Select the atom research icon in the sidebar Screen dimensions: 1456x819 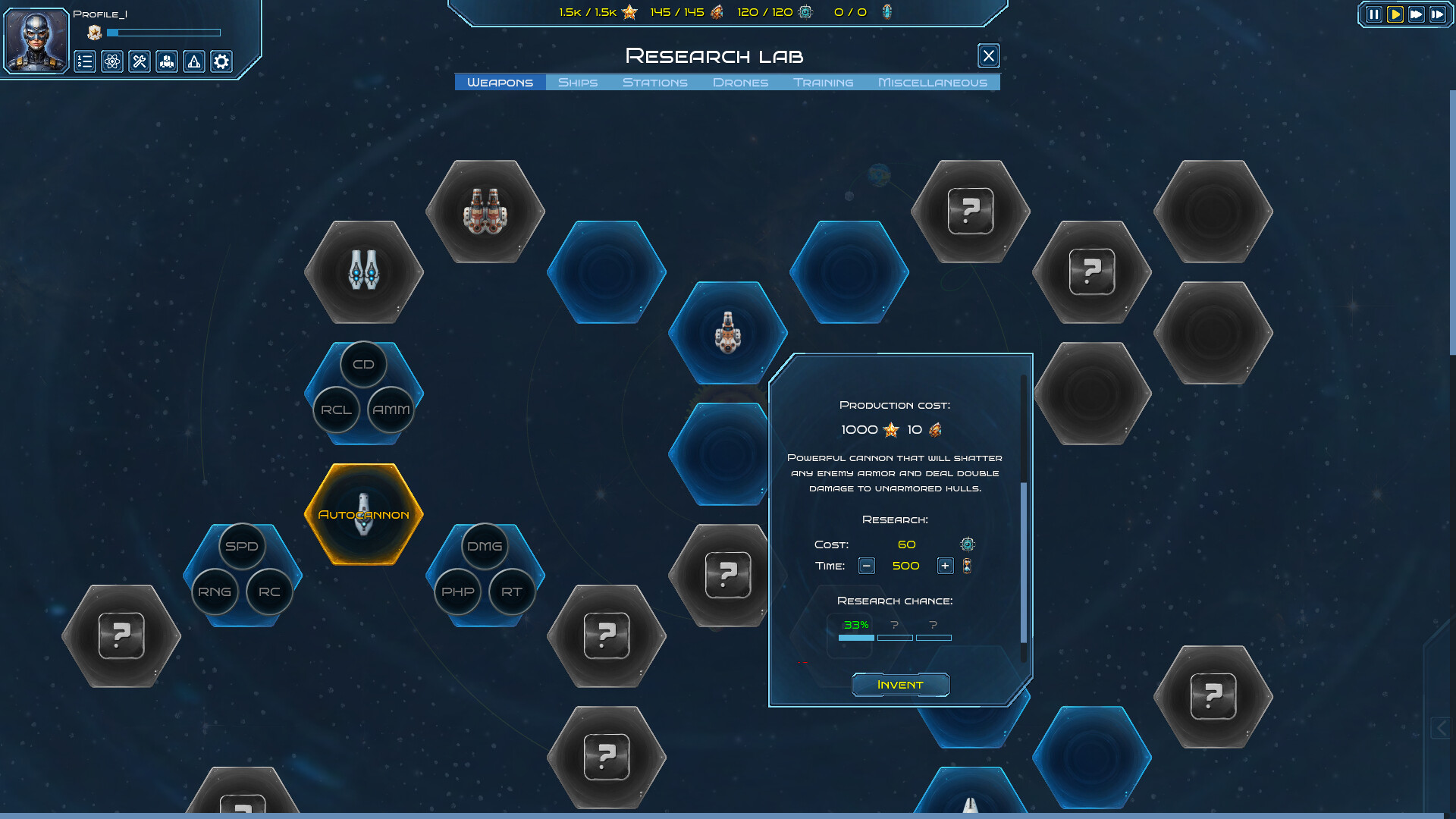pos(112,61)
